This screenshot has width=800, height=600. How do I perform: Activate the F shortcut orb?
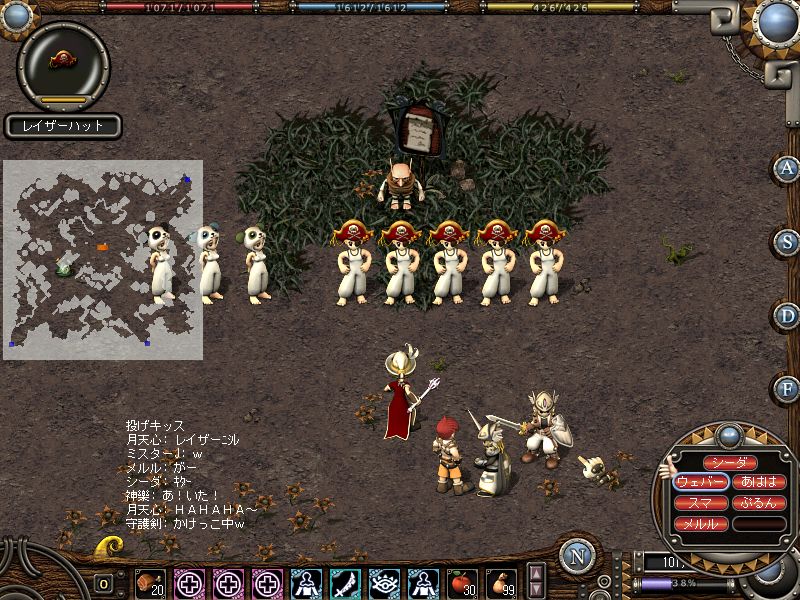[x=788, y=387]
